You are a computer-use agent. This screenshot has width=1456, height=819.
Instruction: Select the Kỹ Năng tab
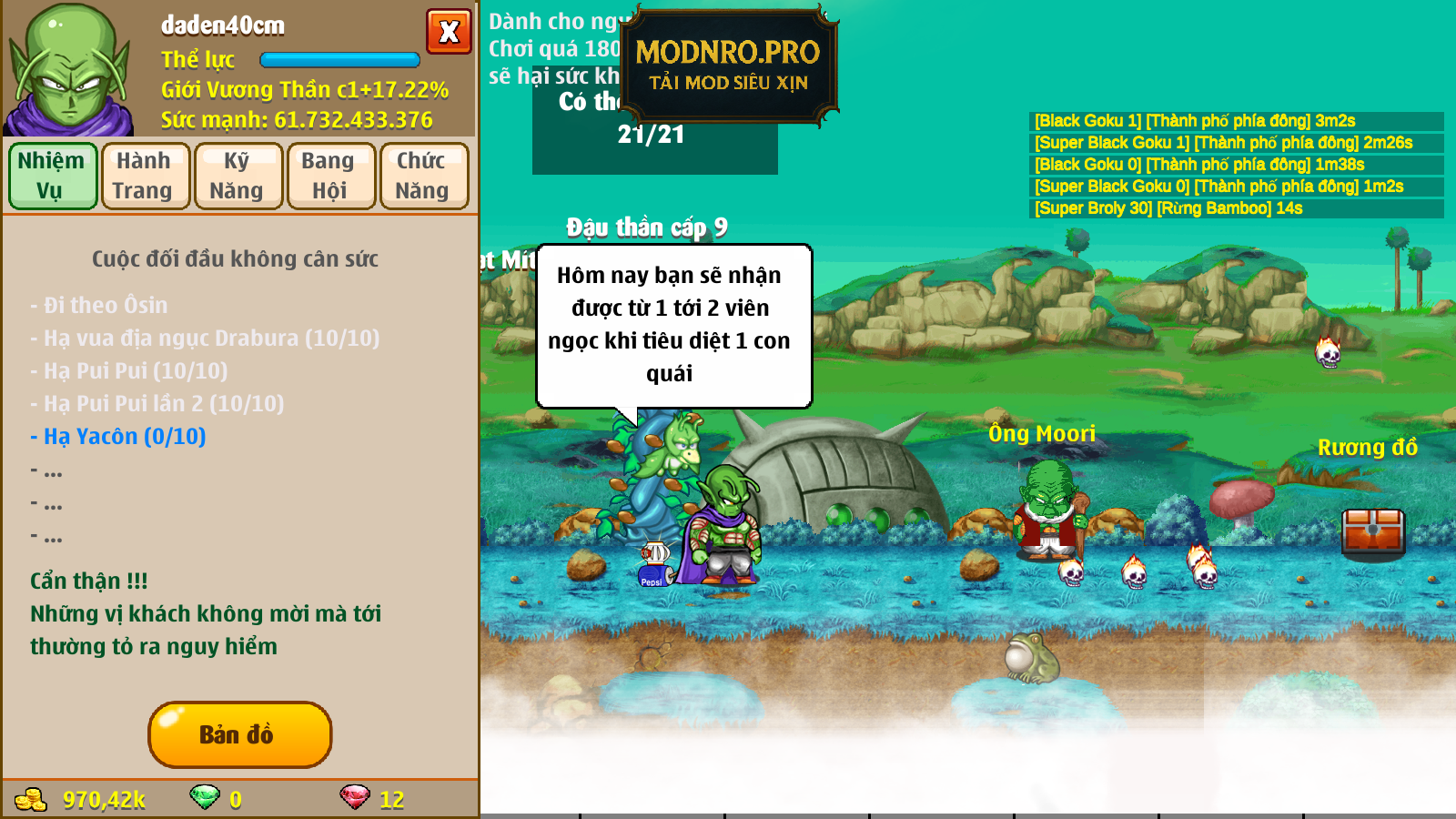point(238,176)
